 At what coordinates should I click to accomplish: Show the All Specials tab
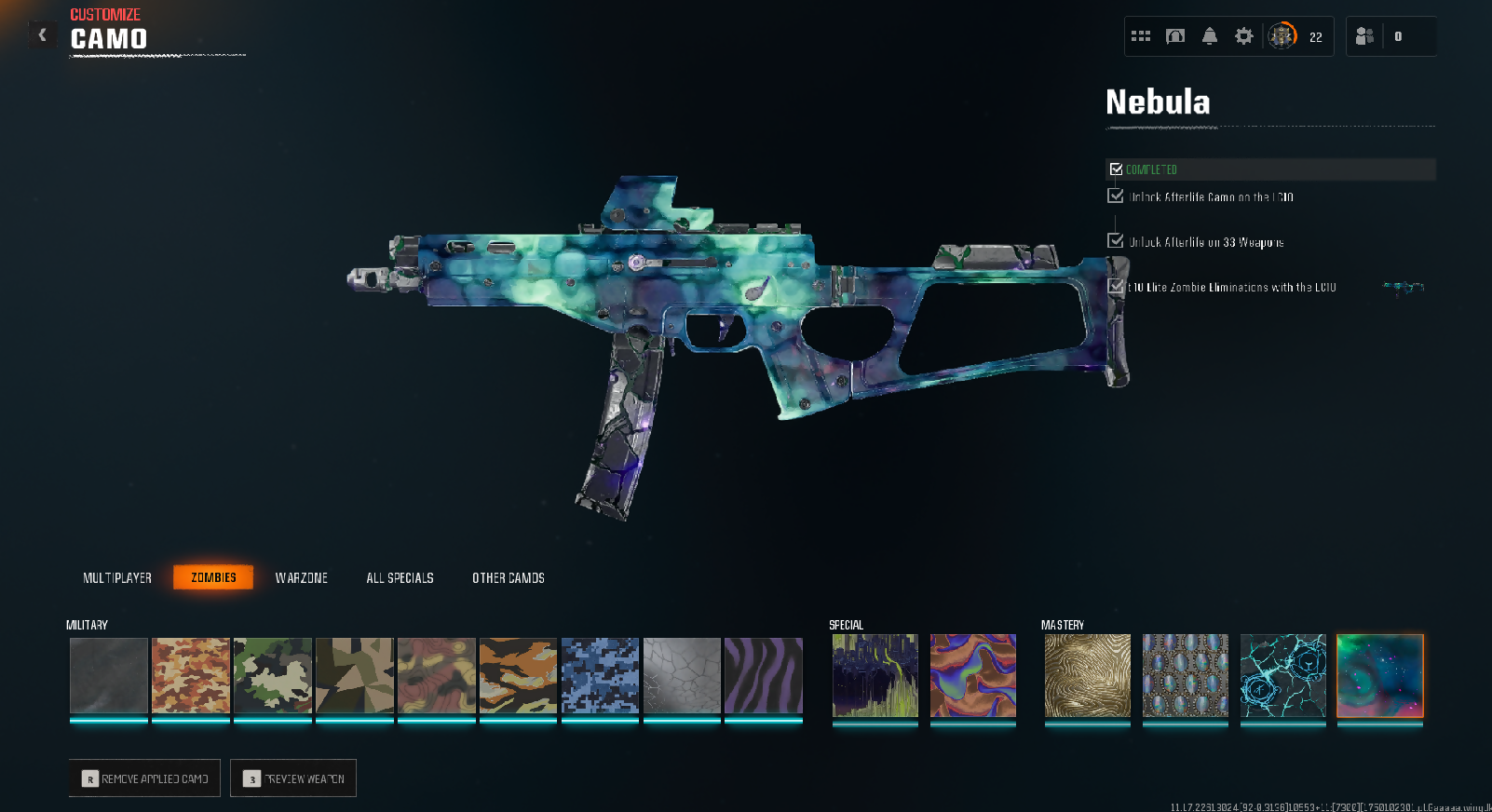400,578
